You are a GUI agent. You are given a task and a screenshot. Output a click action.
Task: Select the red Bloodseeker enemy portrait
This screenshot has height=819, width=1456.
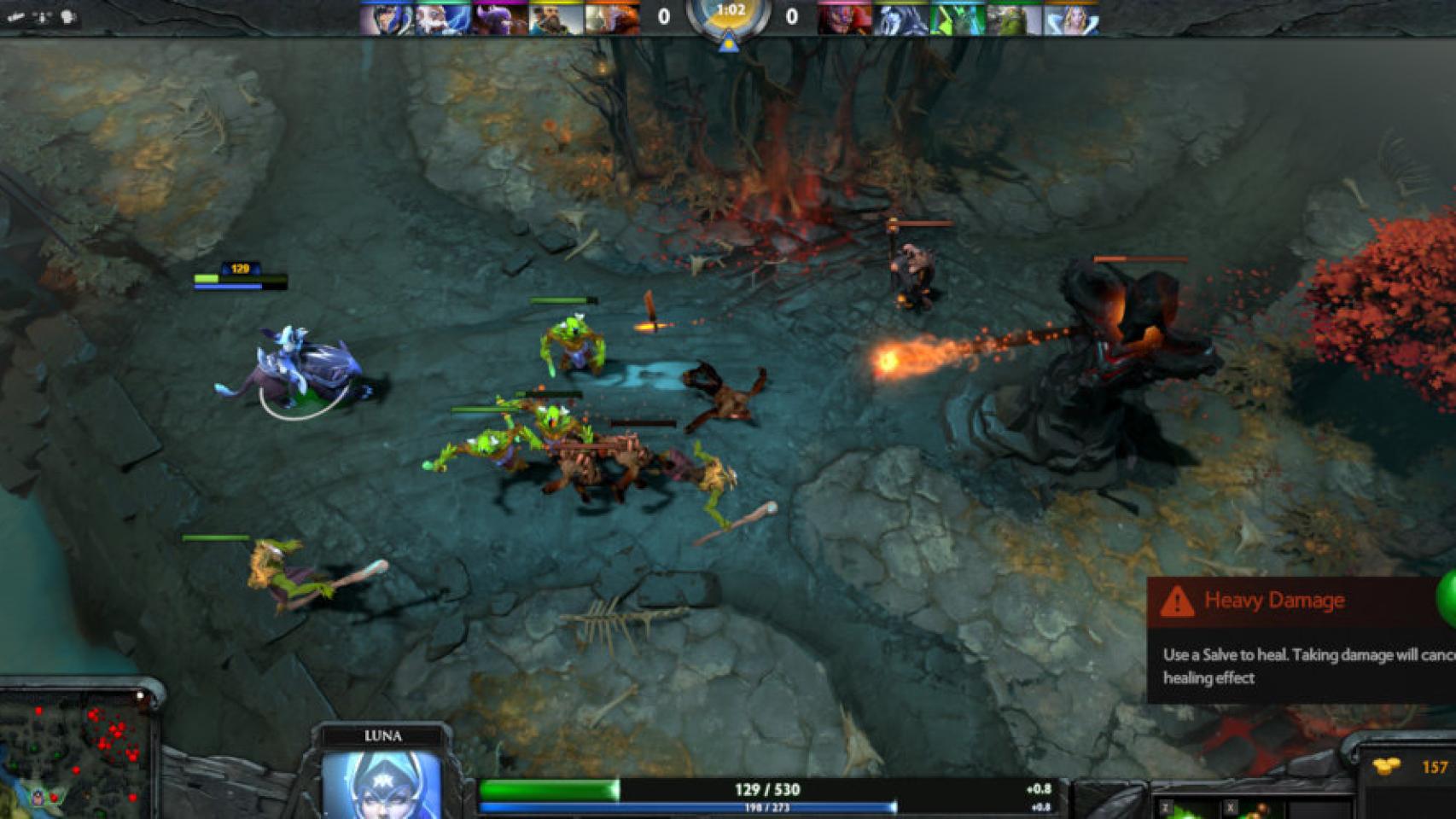[x=845, y=19]
